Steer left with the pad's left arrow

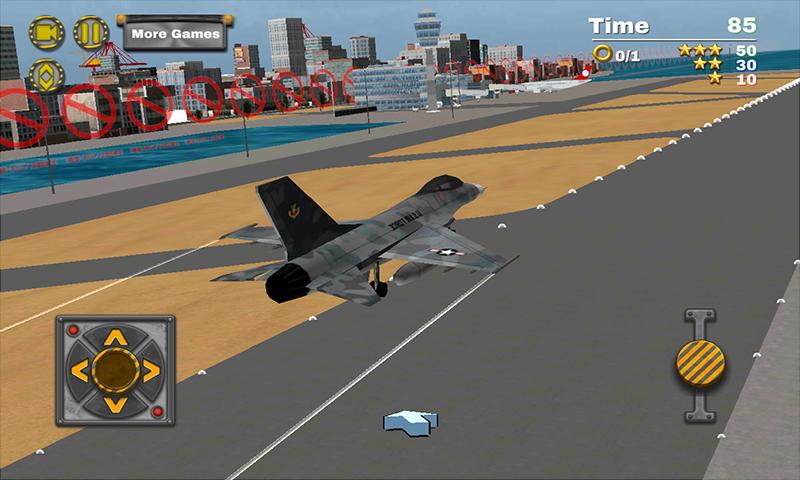point(79,371)
